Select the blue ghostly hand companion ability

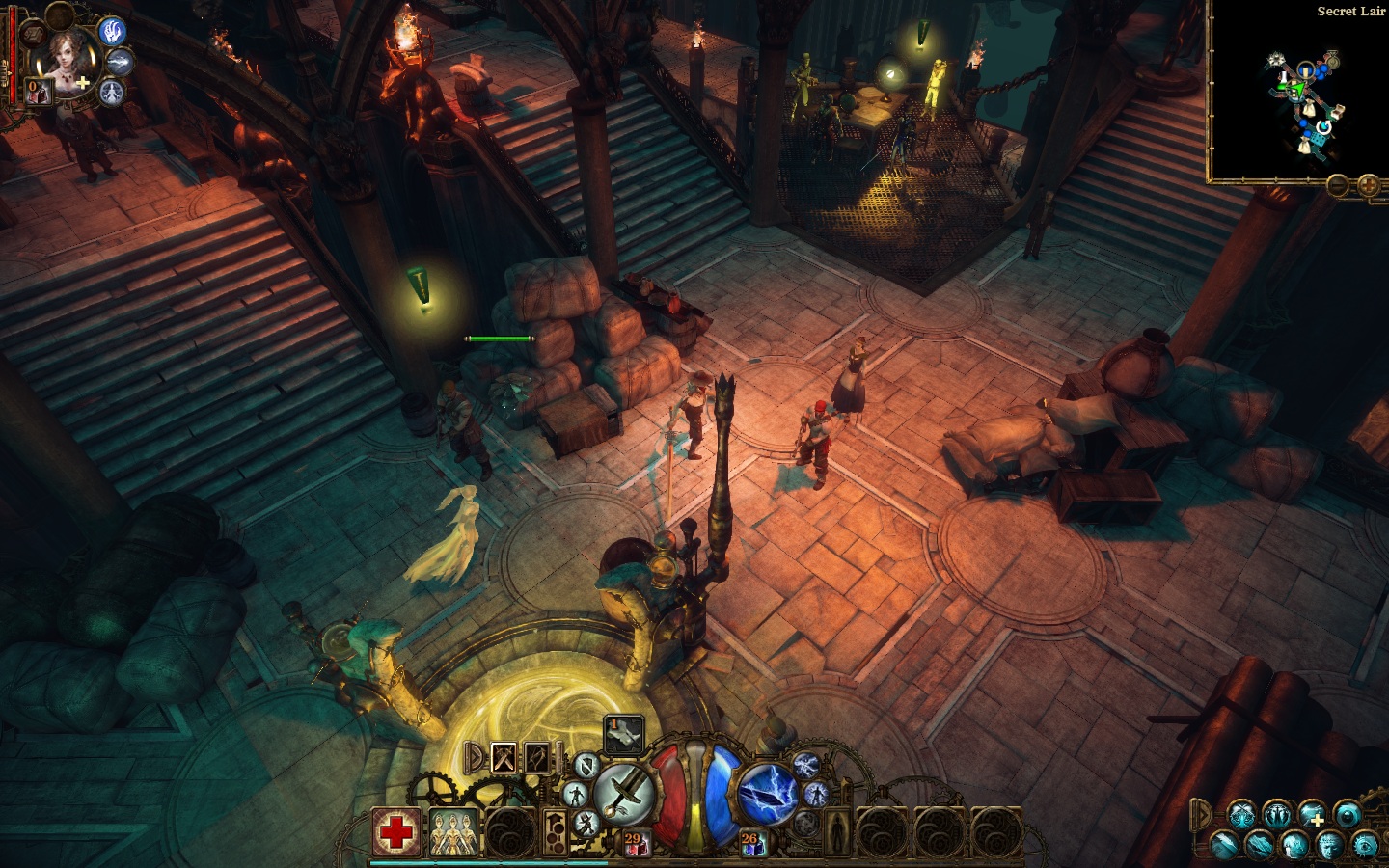pos(113,32)
